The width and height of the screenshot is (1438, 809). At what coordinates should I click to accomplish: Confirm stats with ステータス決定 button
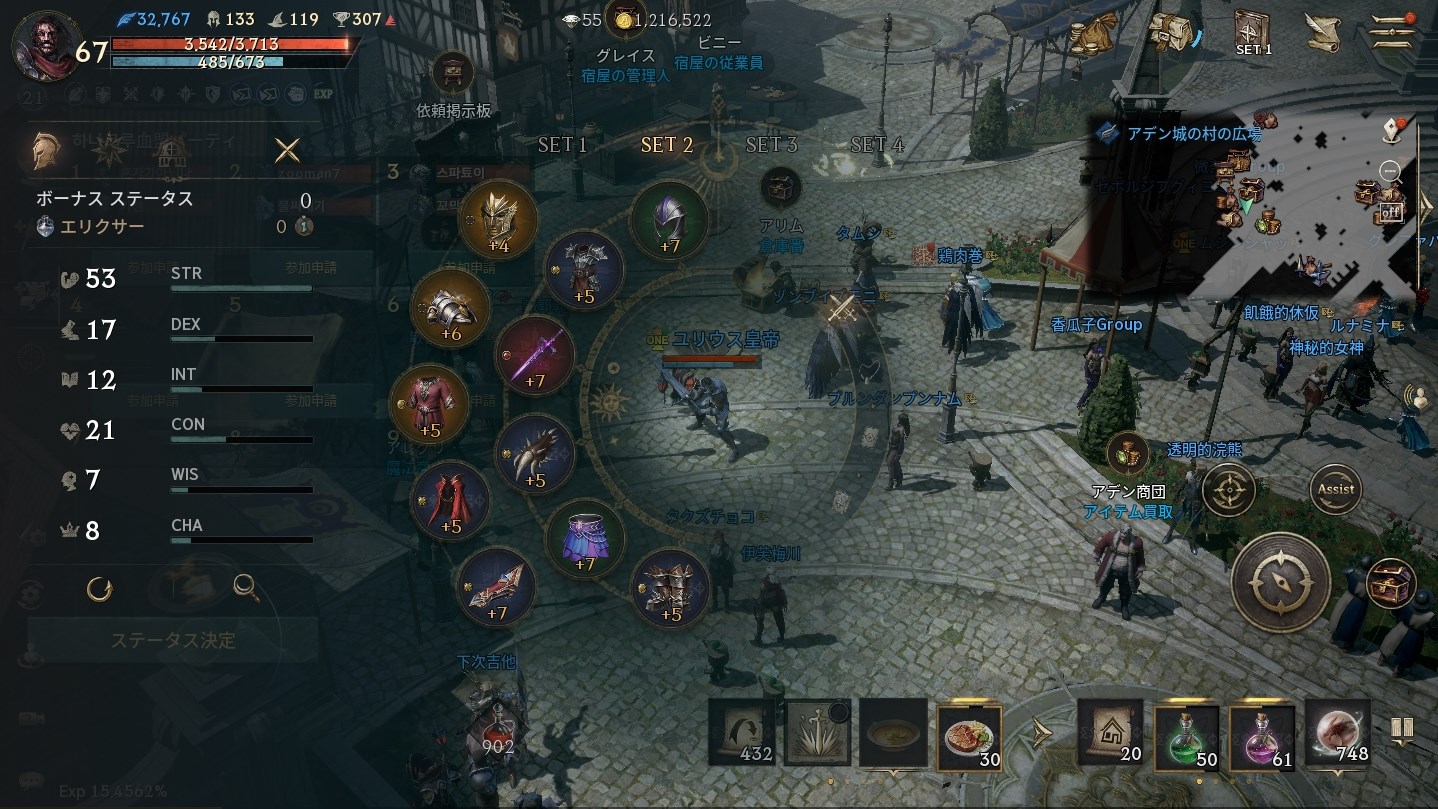(173, 640)
